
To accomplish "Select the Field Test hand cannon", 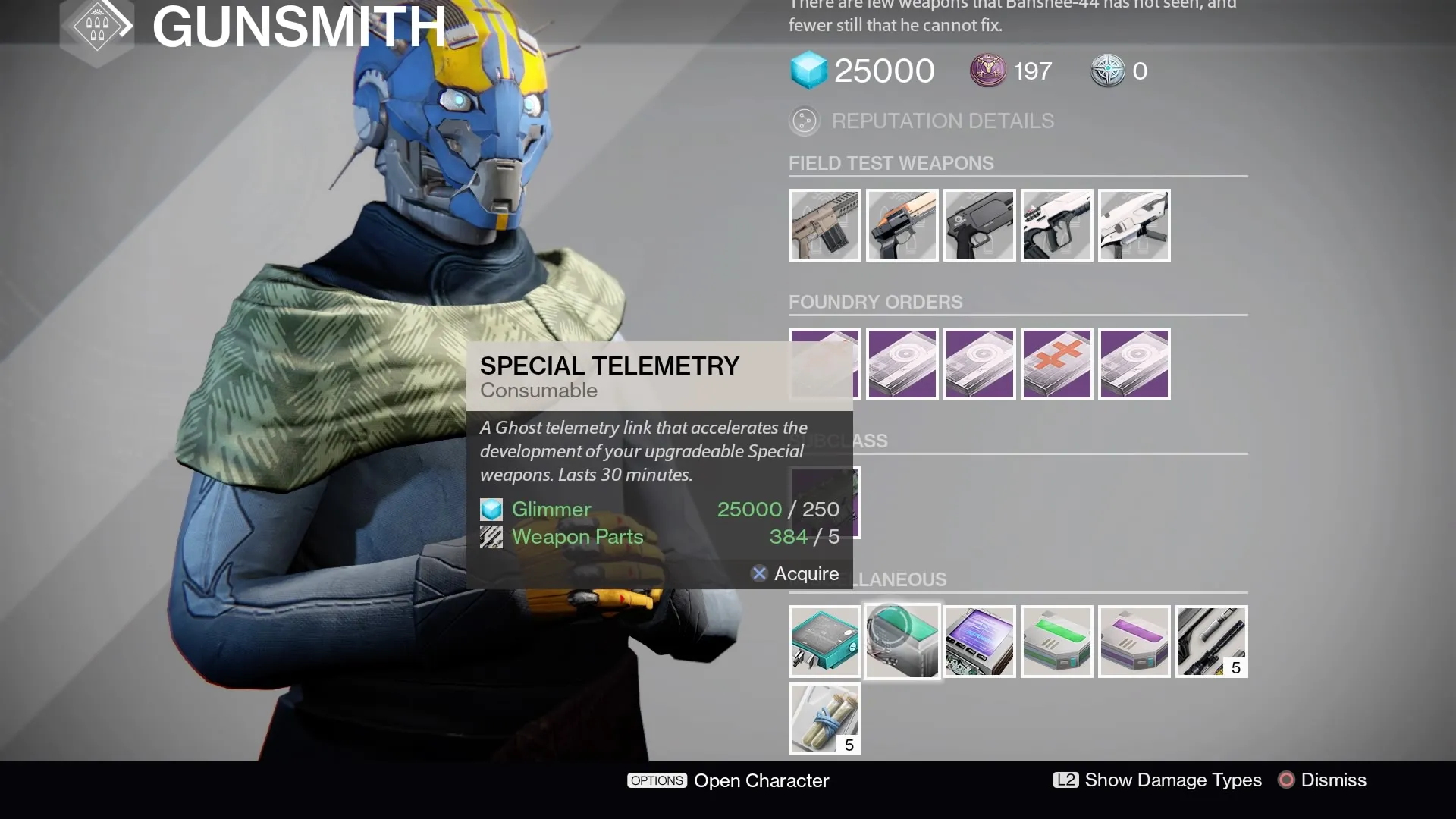I will pyautogui.click(x=902, y=224).
